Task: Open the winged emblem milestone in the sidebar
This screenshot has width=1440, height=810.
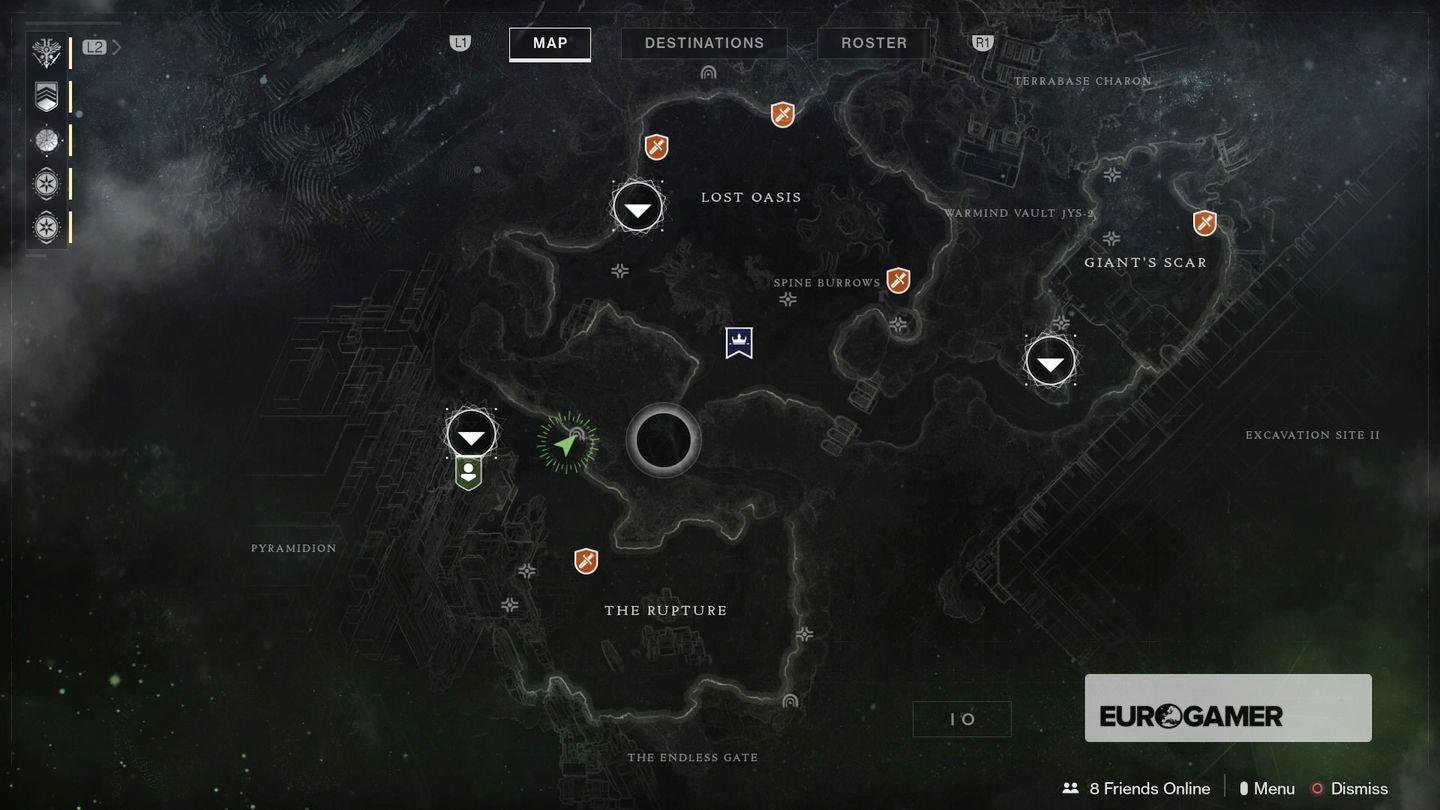Action: pyautogui.click(x=47, y=52)
